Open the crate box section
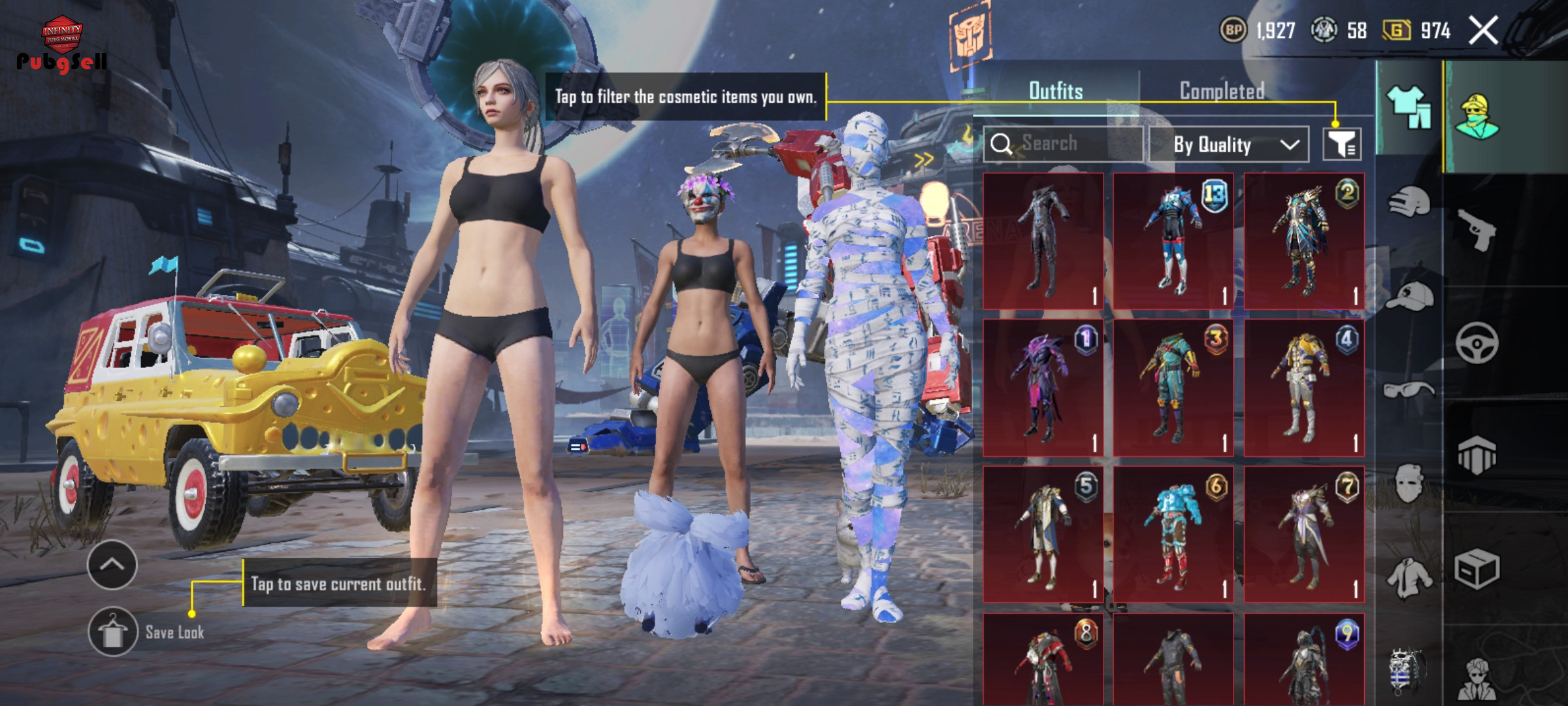Screen dimensions: 1568x706 click(x=1477, y=569)
